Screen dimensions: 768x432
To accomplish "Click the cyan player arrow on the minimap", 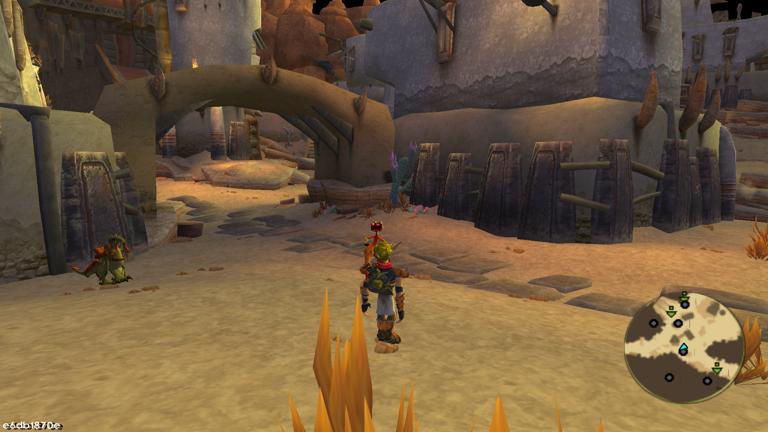I will (x=683, y=349).
